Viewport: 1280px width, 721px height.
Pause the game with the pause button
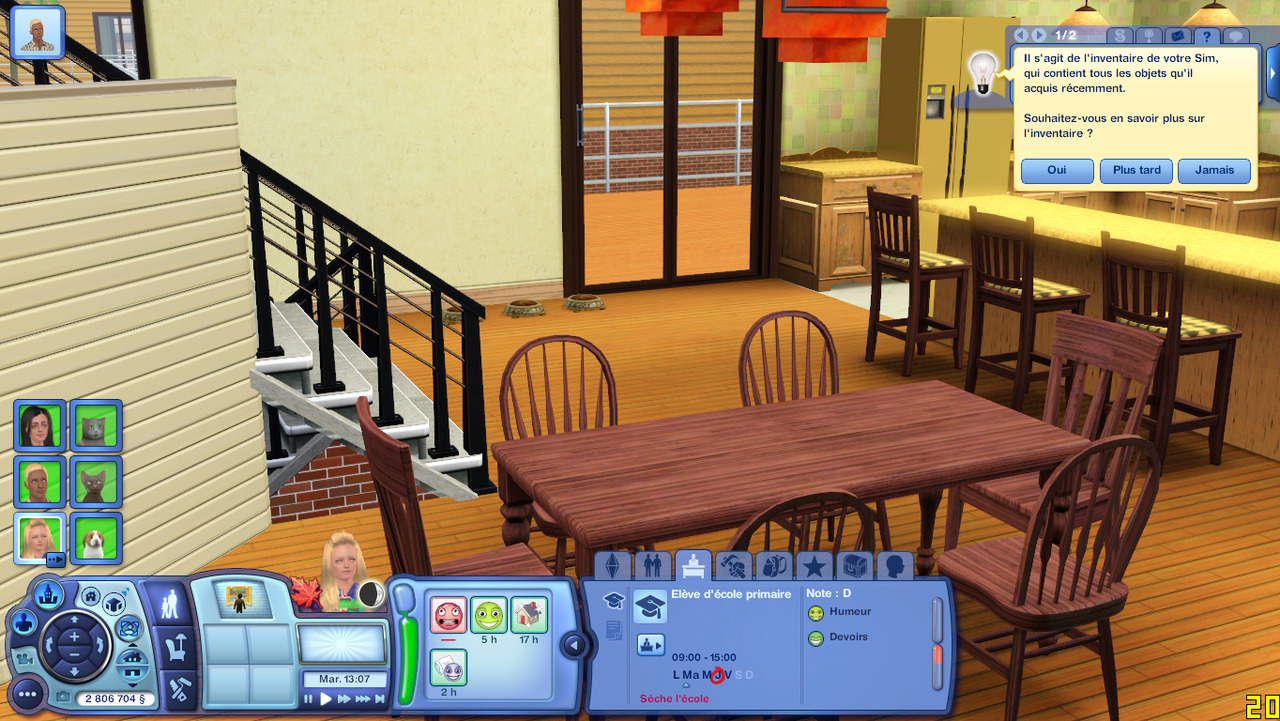tap(309, 699)
